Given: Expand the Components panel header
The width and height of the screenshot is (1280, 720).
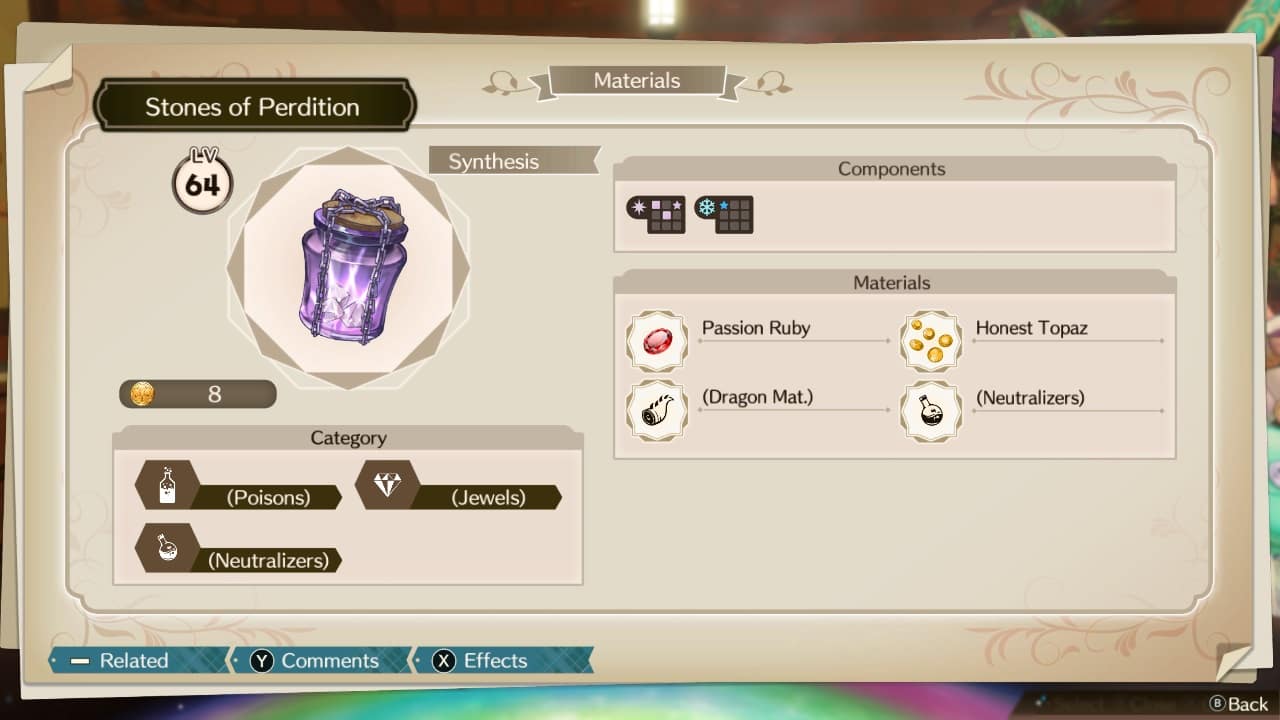Looking at the screenshot, I should [891, 169].
